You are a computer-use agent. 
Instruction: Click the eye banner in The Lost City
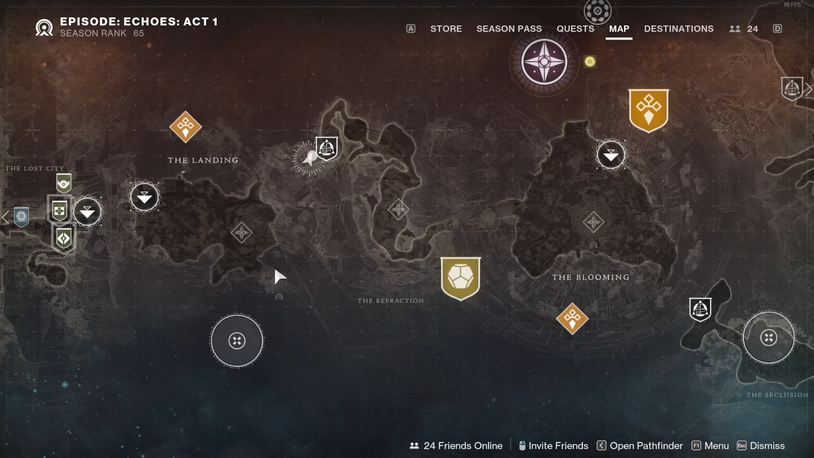tap(64, 183)
